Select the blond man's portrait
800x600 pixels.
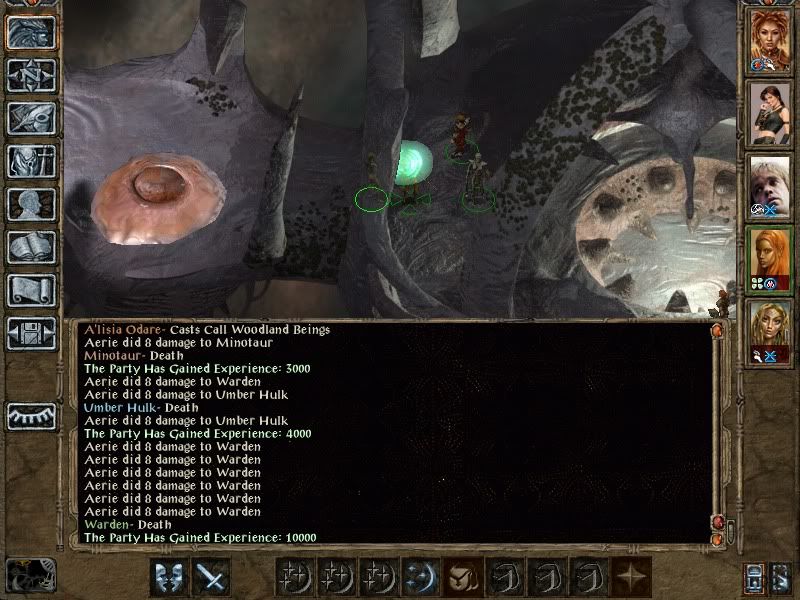click(770, 187)
